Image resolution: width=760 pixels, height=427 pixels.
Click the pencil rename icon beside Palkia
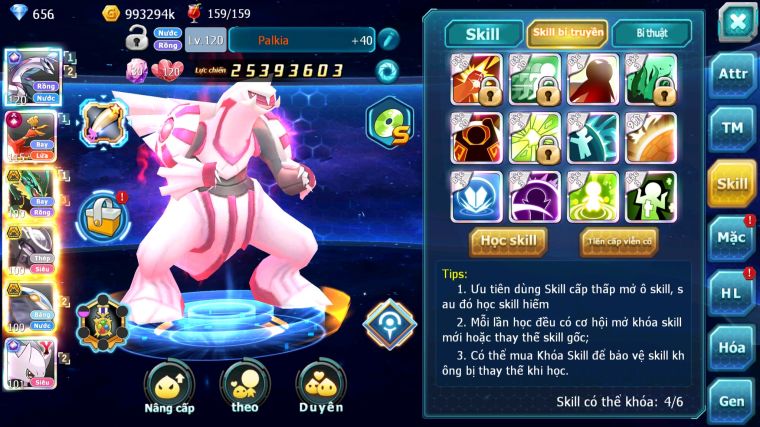(x=388, y=40)
